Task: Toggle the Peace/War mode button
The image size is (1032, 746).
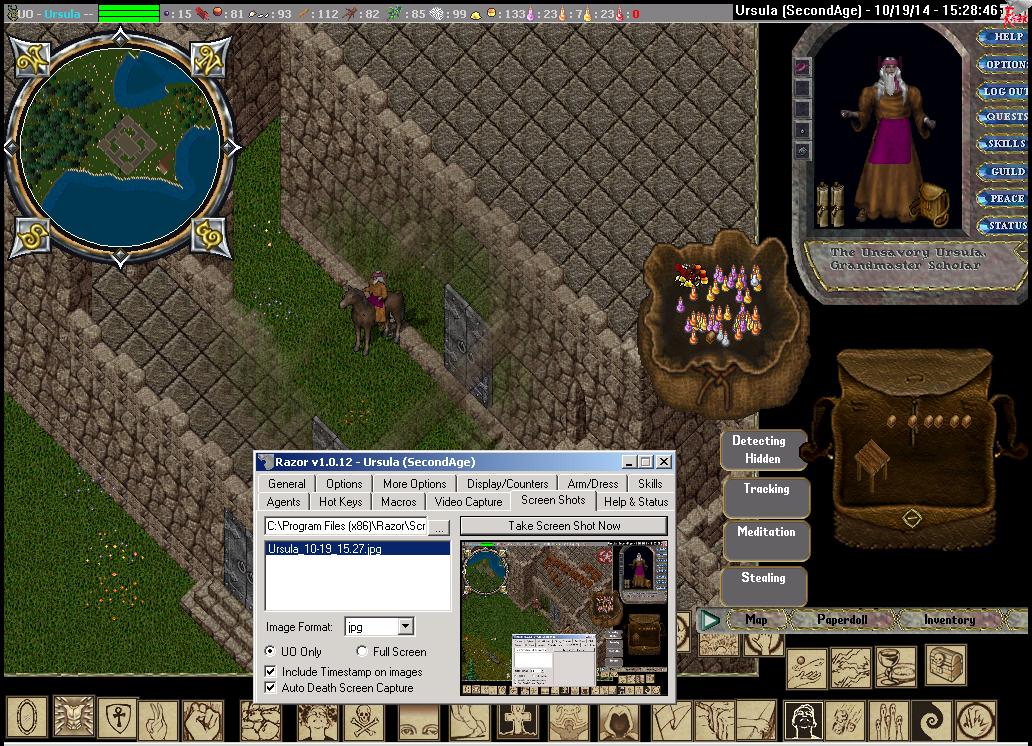Action: 1005,199
